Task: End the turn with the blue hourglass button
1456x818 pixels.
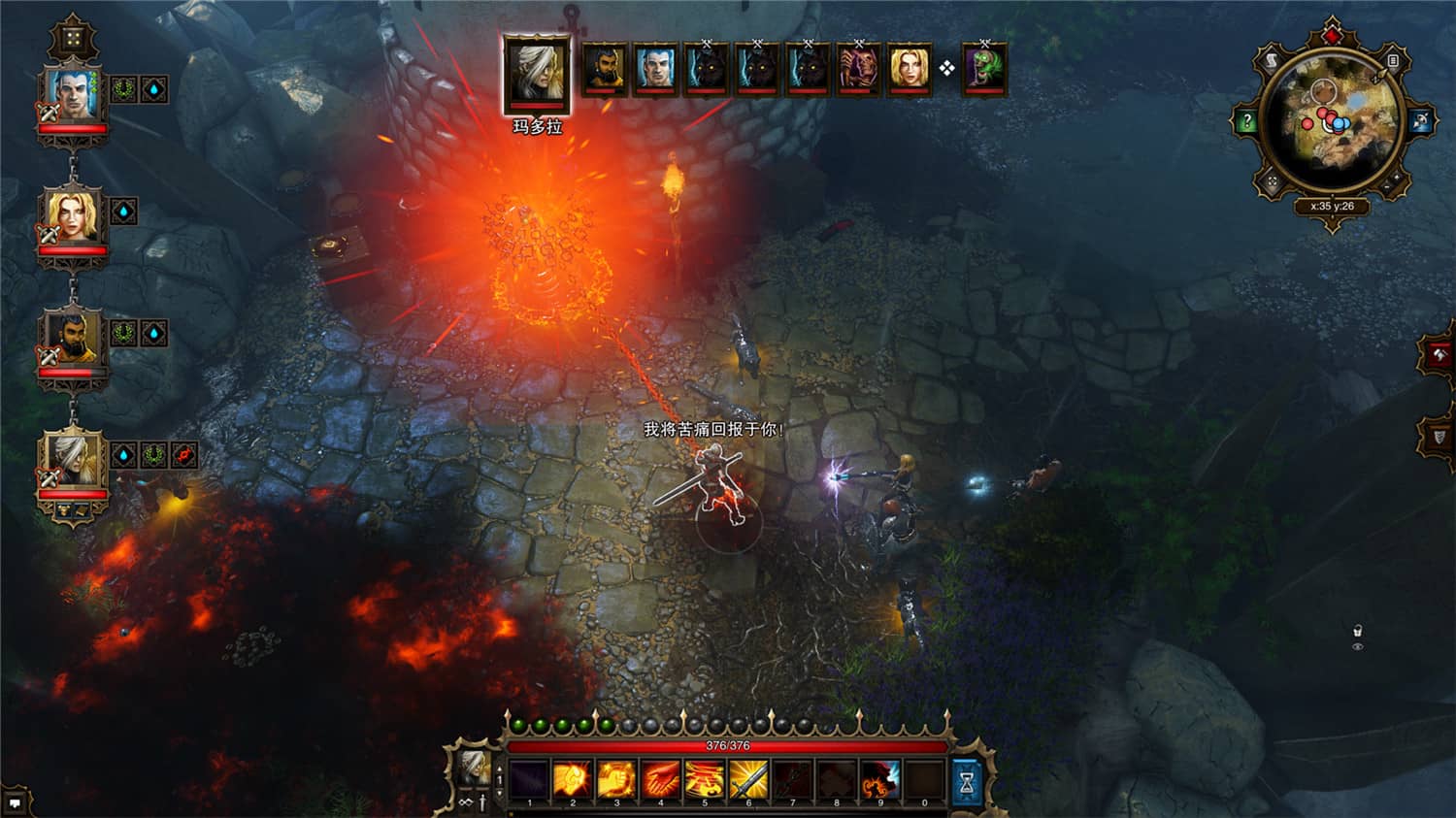Action: tap(964, 780)
